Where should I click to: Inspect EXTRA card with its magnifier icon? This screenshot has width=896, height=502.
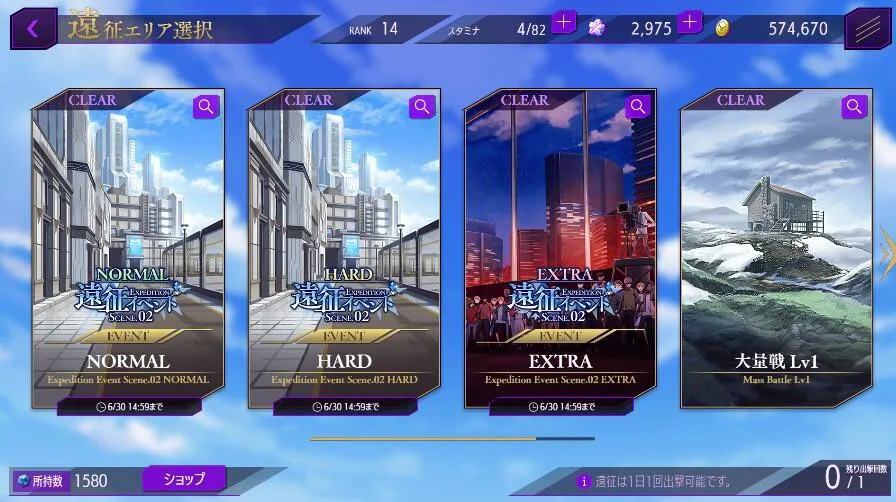coord(639,106)
